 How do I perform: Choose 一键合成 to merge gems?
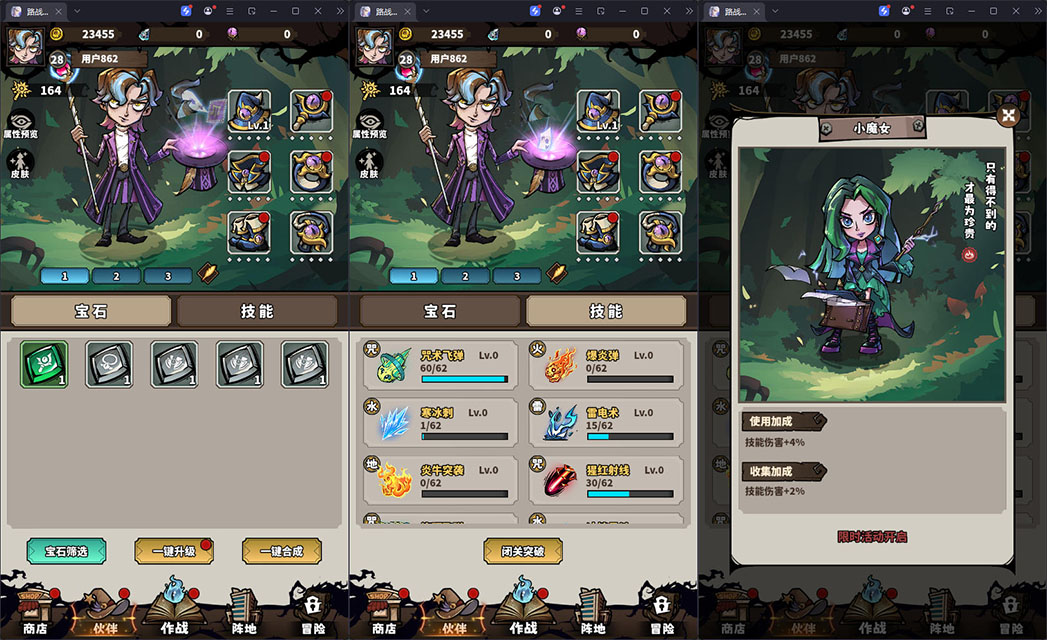click(x=282, y=551)
